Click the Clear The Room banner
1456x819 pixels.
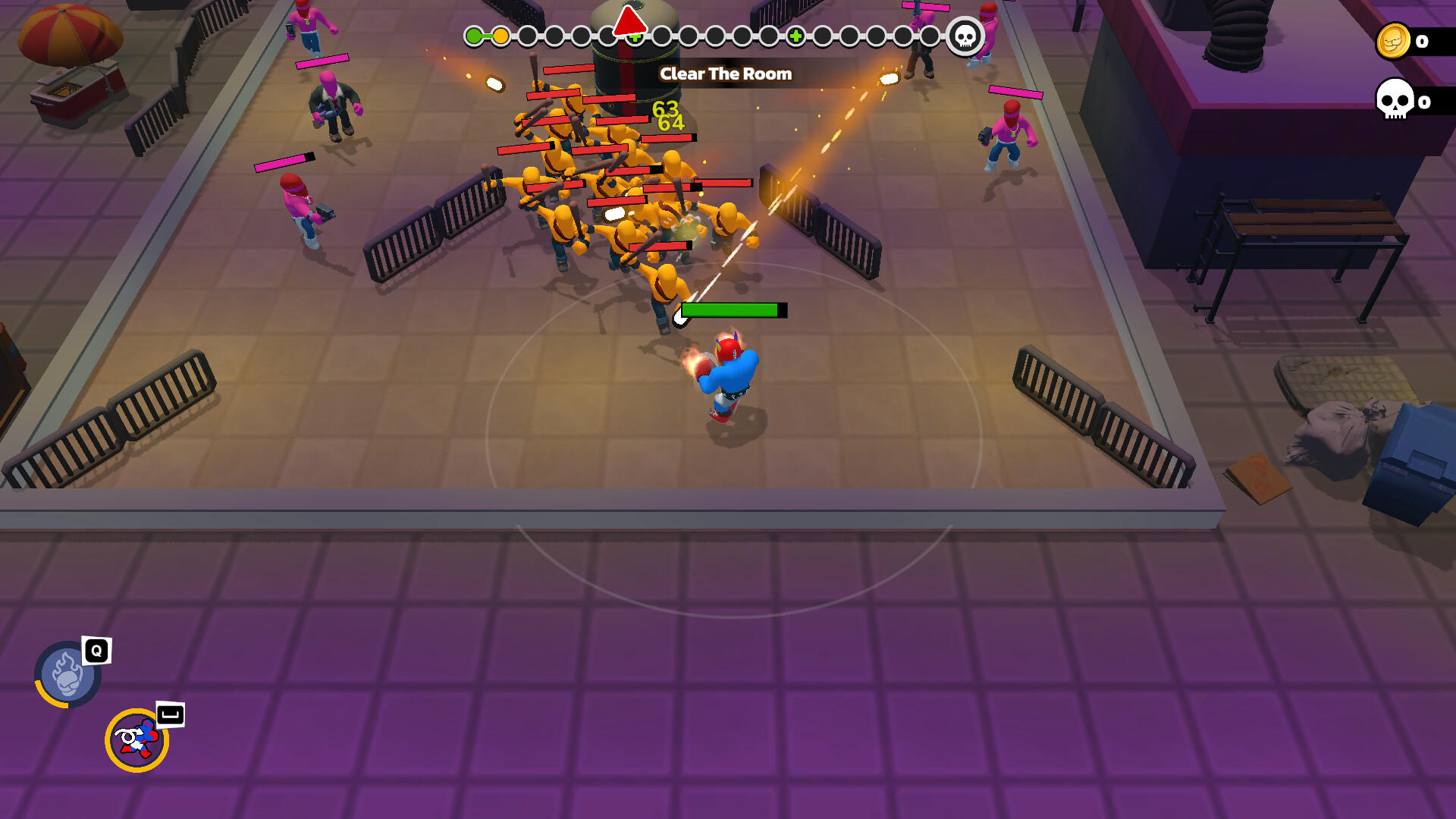tap(726, 74)
